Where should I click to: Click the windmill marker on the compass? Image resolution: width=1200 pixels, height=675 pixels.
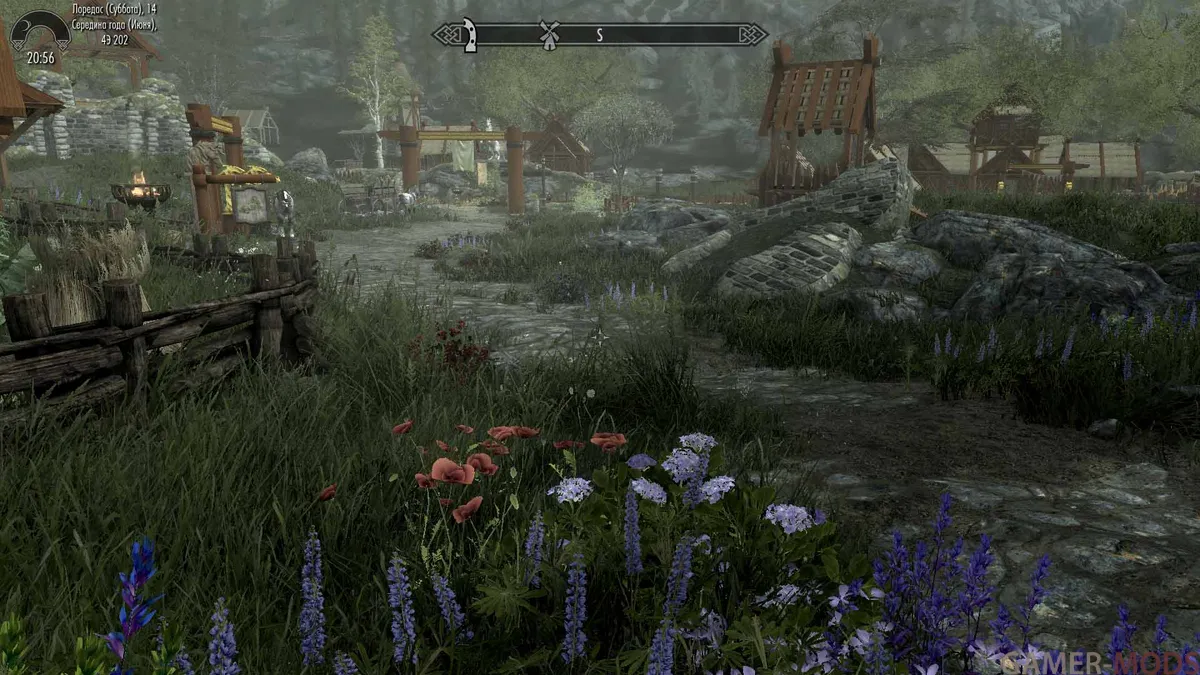pos(547,34)
